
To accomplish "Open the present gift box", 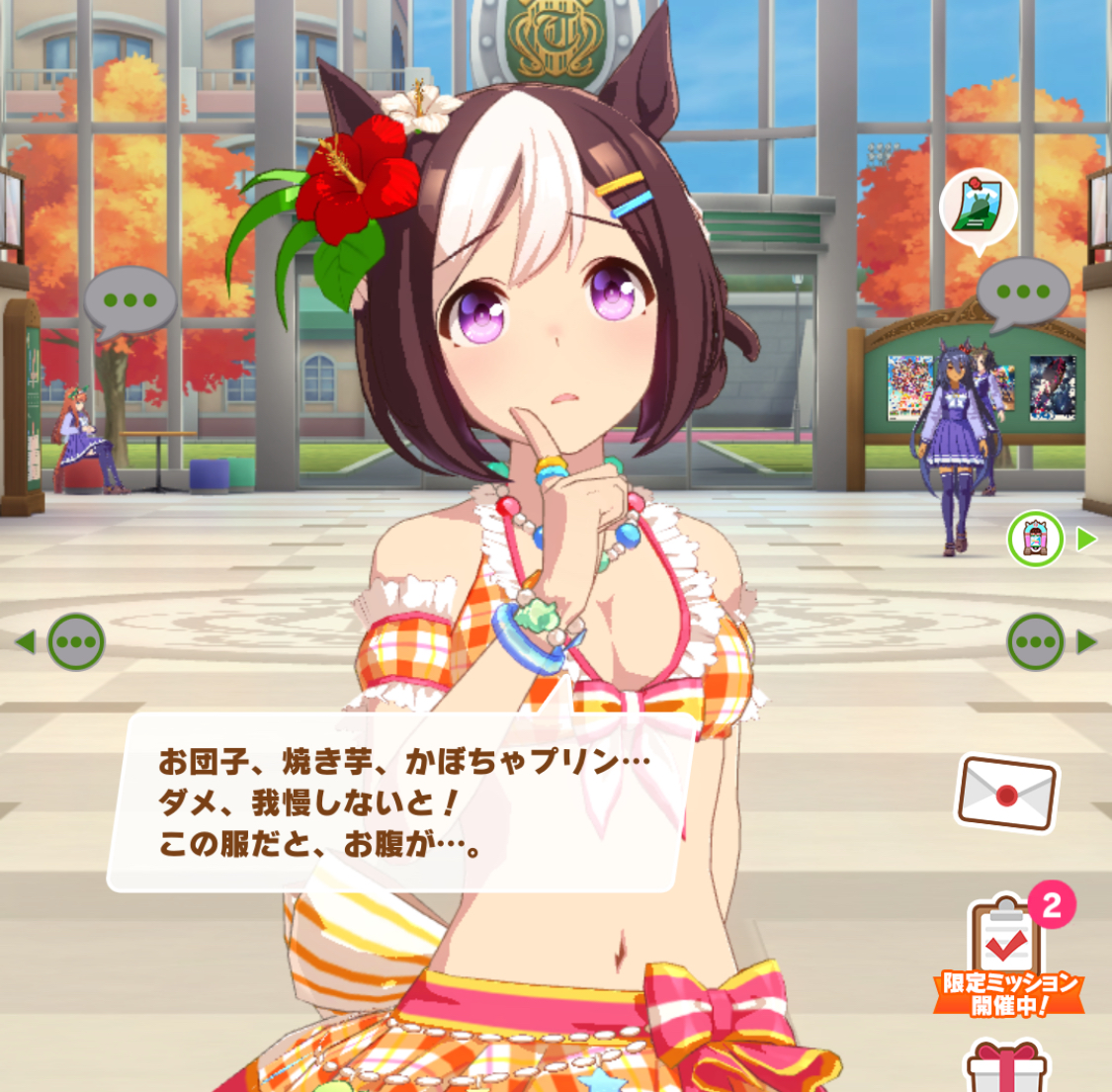I will pos(1005,1069).
